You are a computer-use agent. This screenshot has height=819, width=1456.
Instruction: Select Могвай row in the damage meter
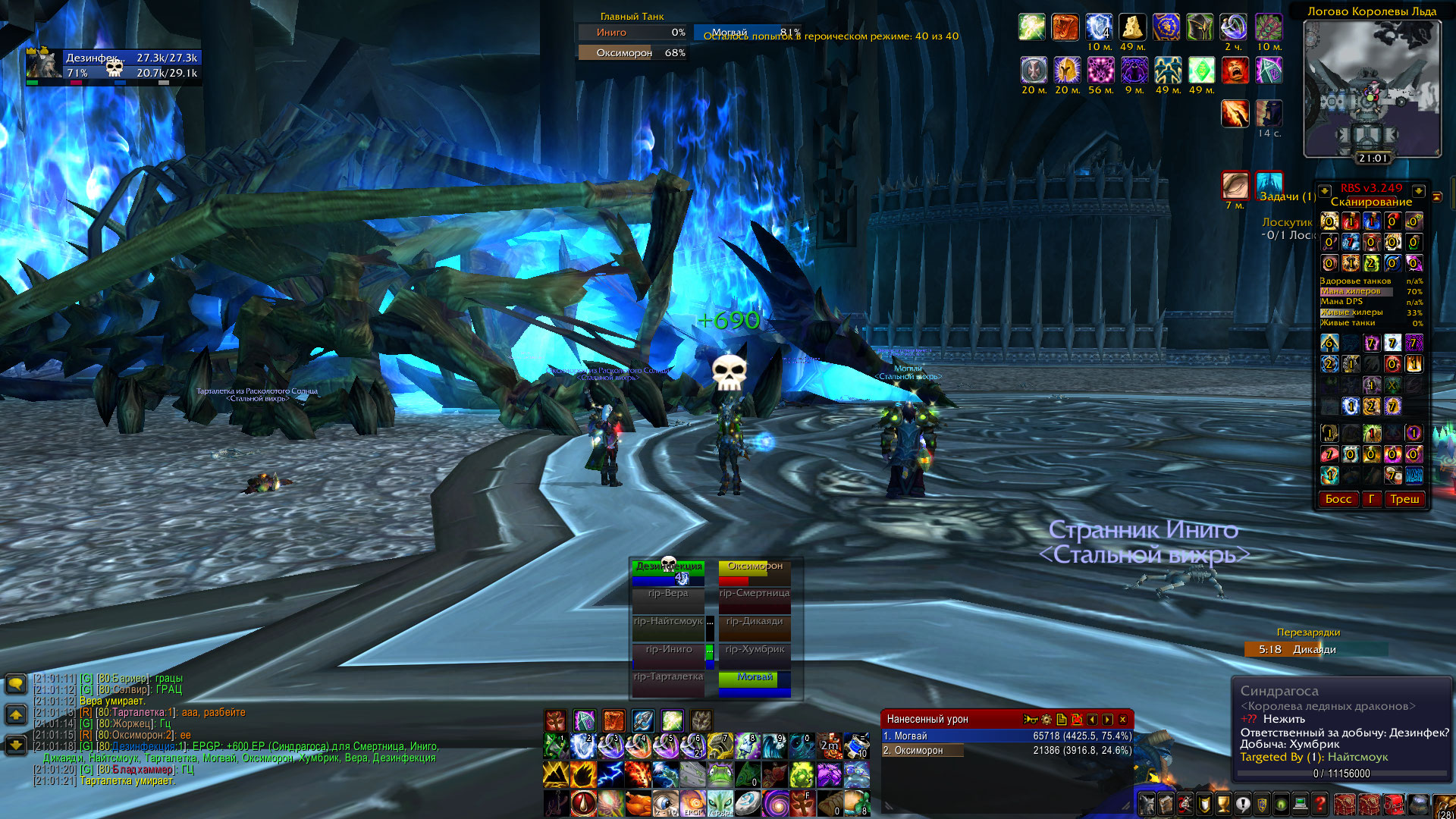(x=1006, y=736)
